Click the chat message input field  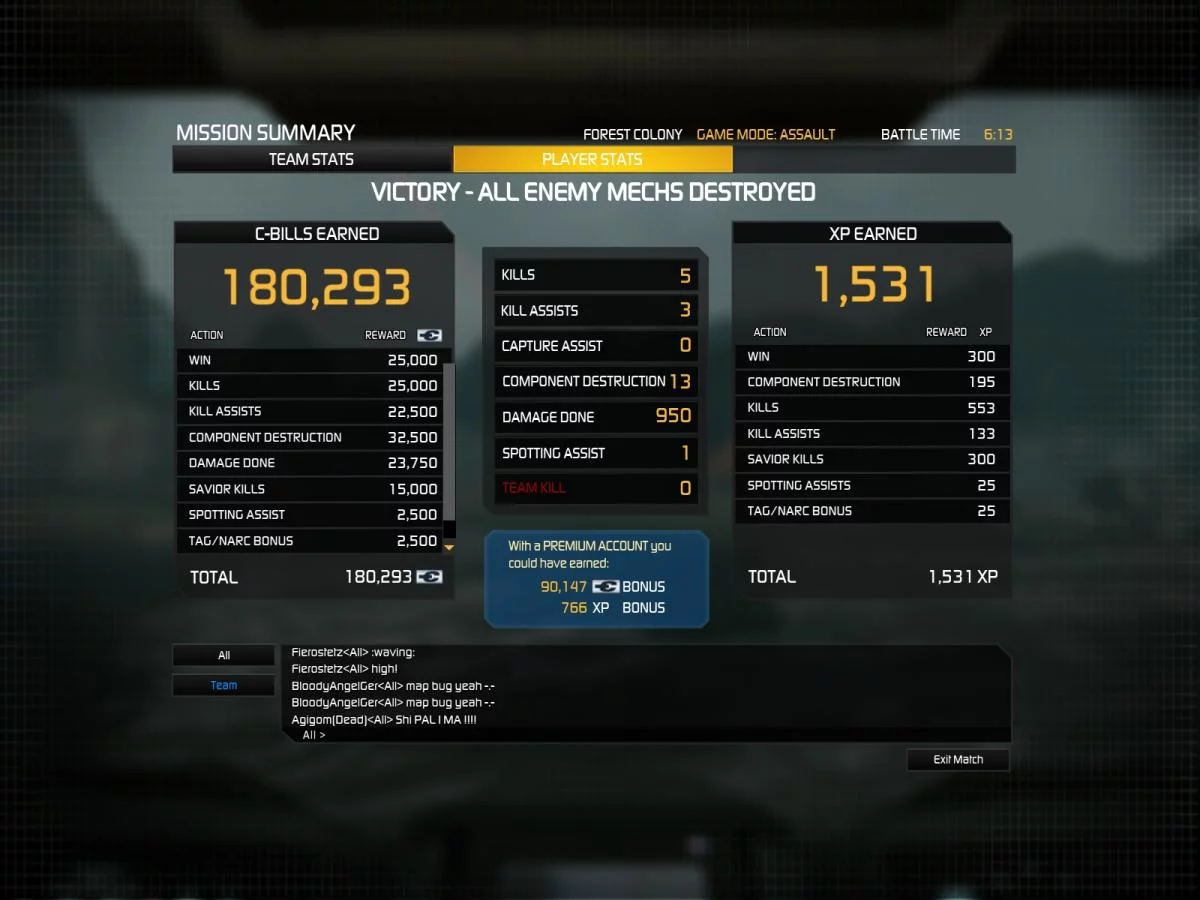[650, 735]
